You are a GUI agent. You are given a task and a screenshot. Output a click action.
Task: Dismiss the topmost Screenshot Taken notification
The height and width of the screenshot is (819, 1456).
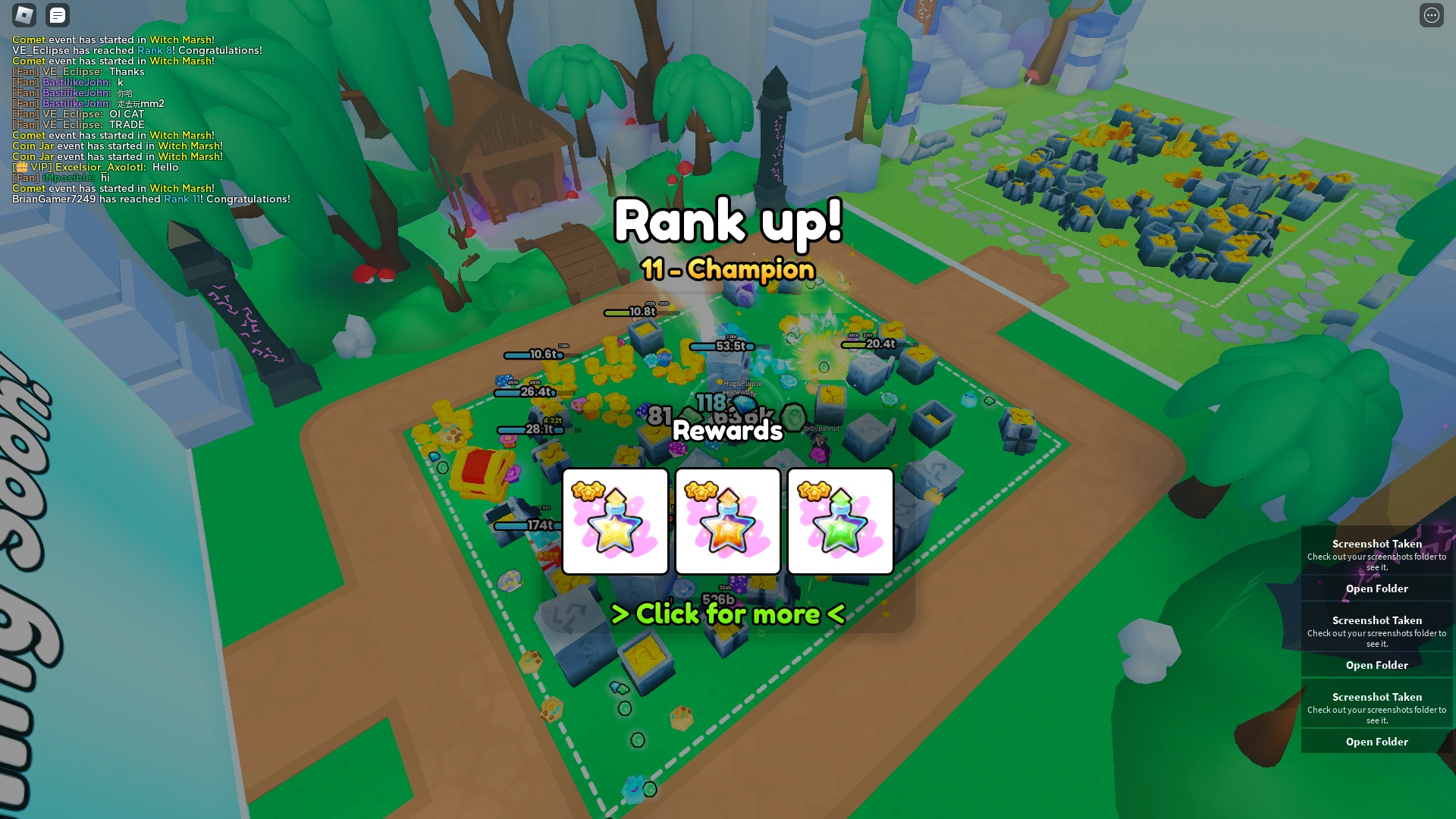(x=1376, y=544)
